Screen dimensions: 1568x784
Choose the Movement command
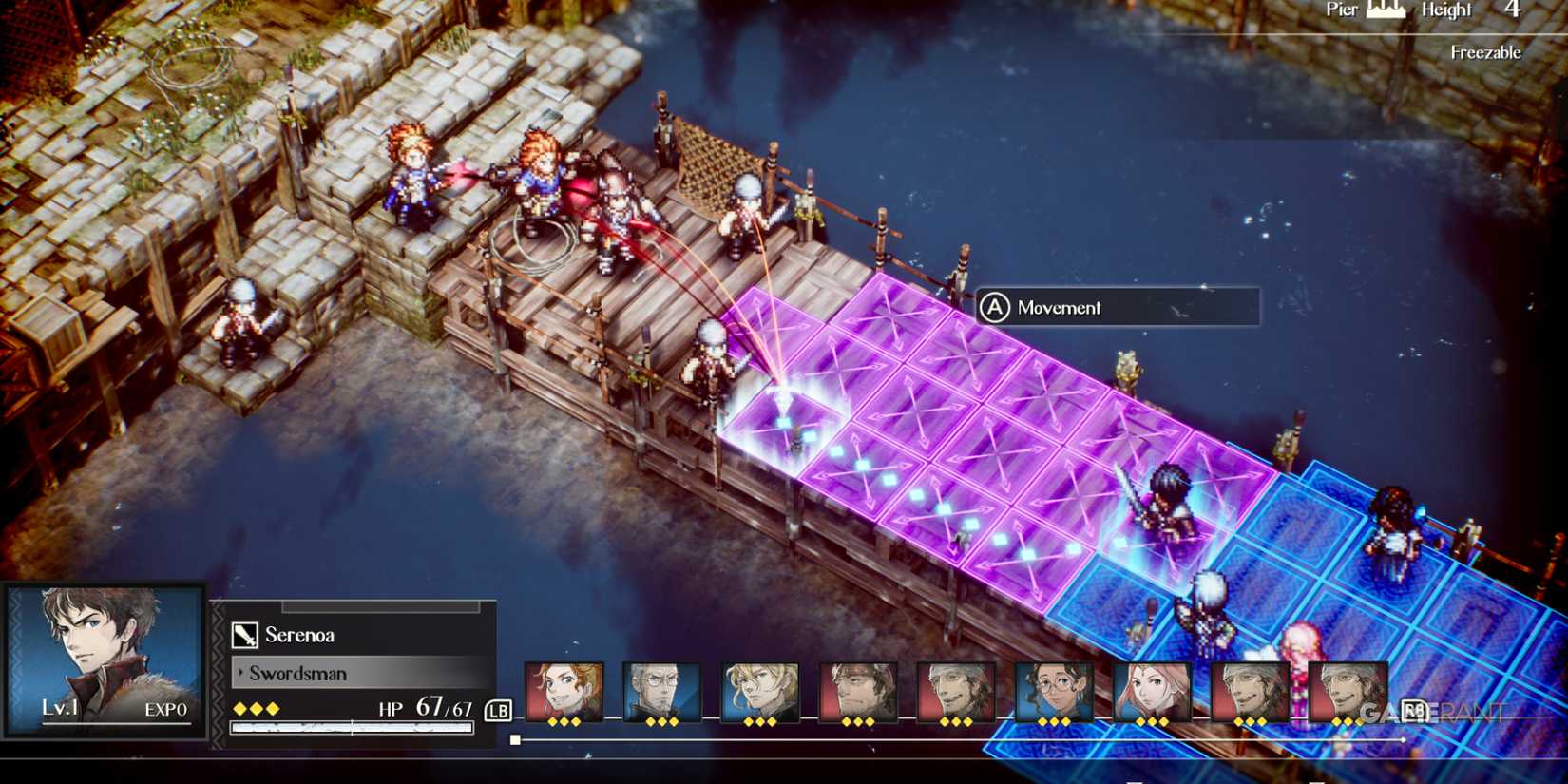pyautogui.click(x=1058, y=308)
